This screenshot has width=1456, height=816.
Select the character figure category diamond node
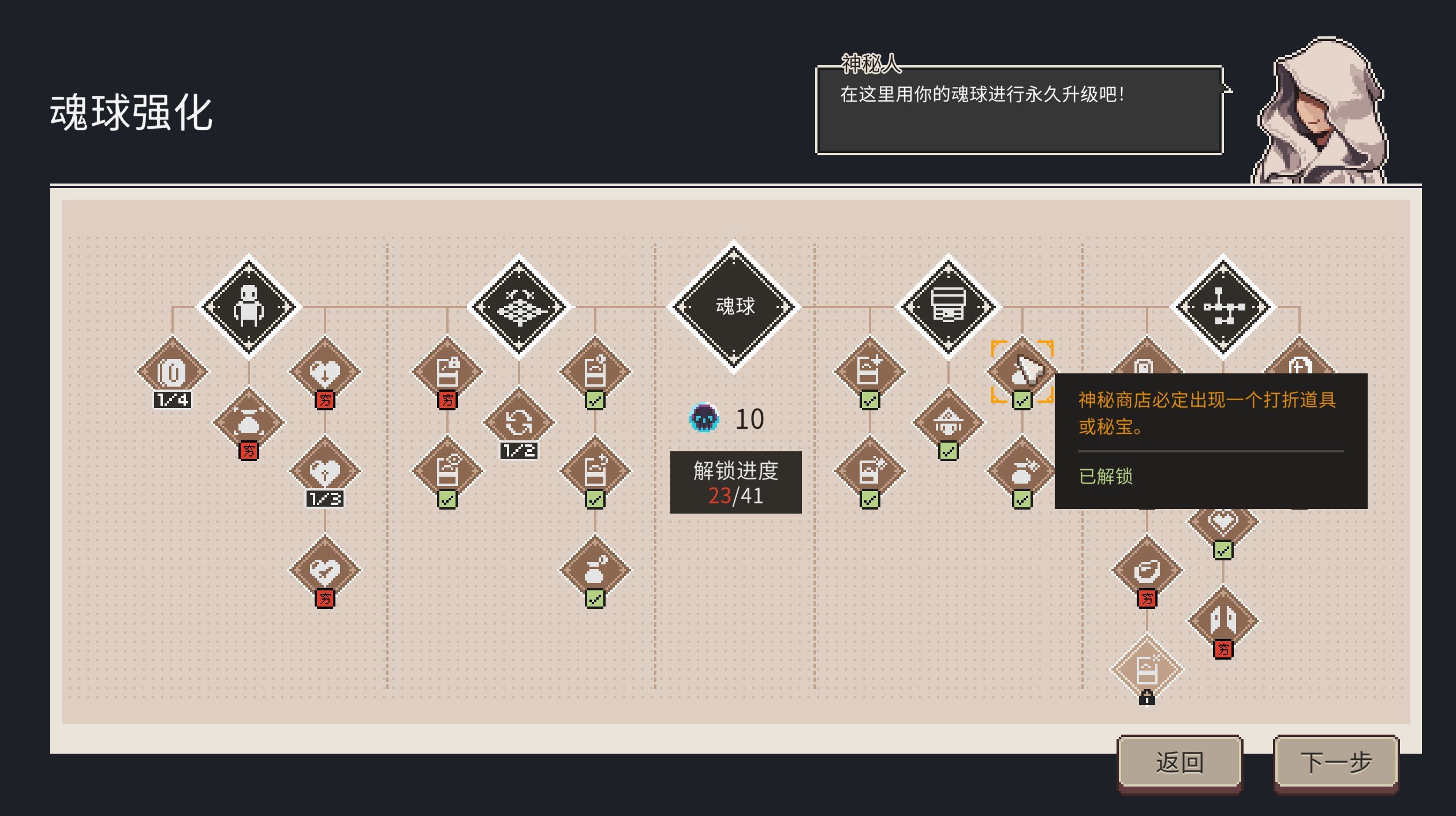point(249,307)
